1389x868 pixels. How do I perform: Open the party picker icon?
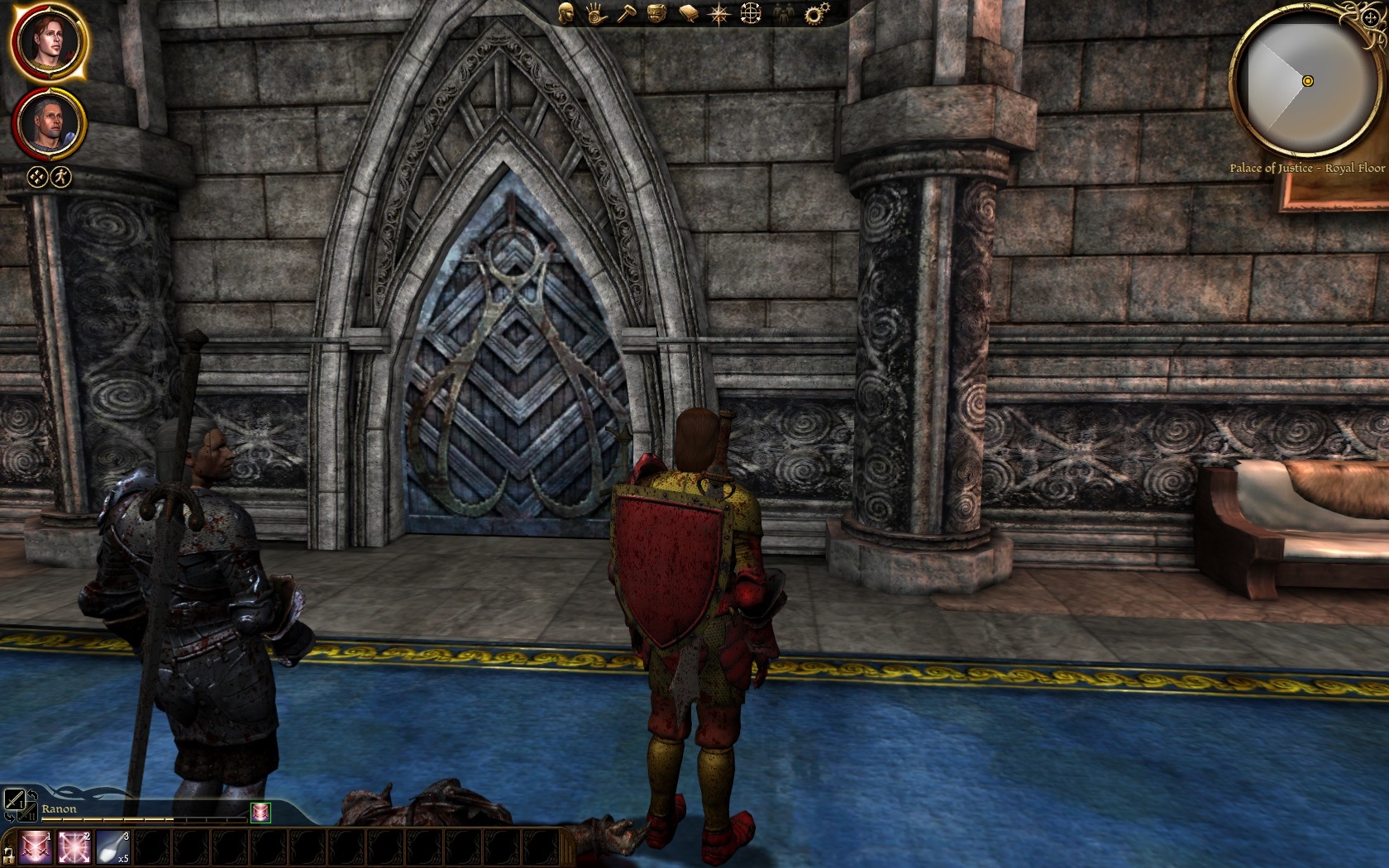click(x=782, y=13)
